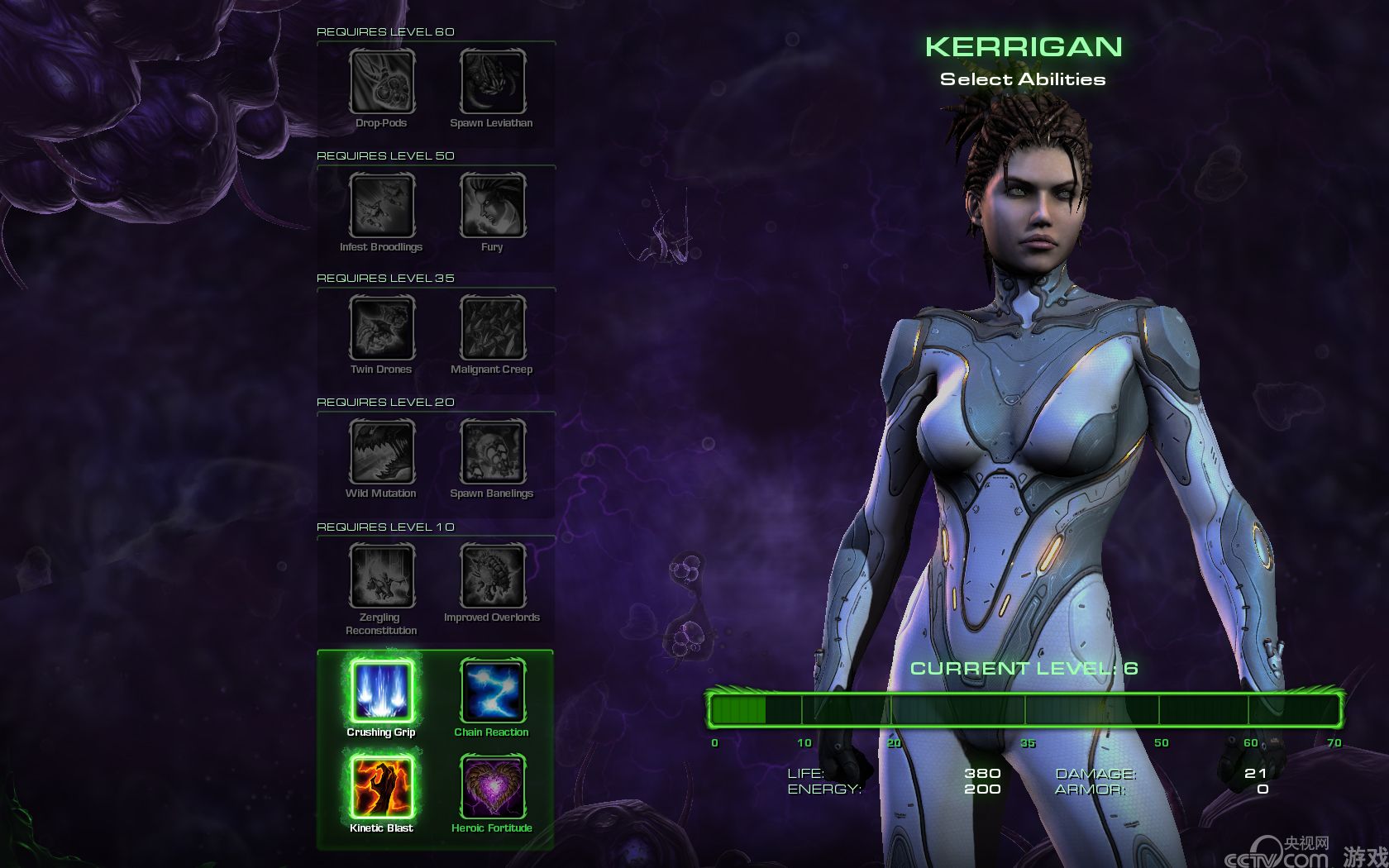Select the Twin Drones ability icon
1389x868 pixels.
(x=381, y=327)
